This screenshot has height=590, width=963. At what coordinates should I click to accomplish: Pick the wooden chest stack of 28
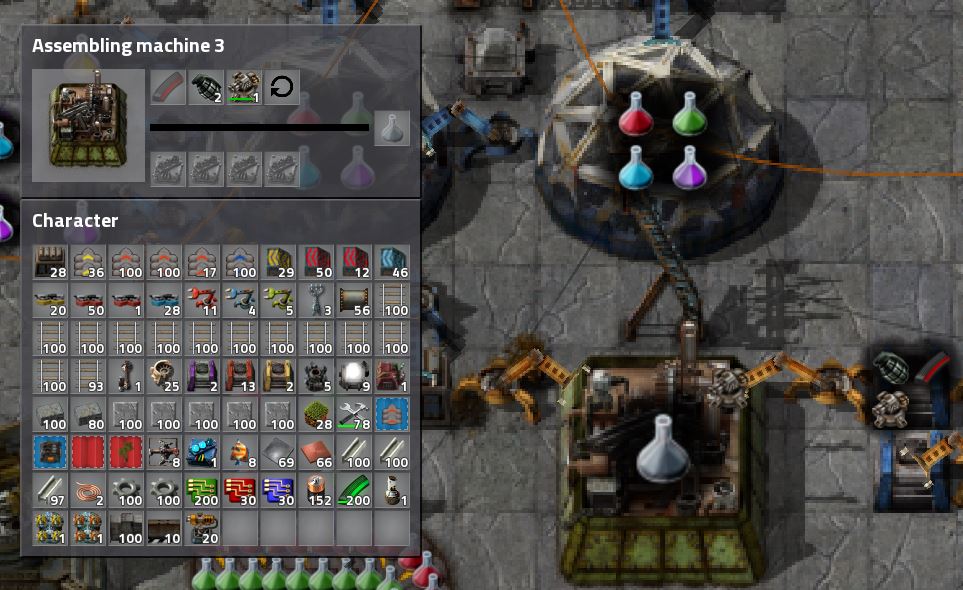pos(51,262)
